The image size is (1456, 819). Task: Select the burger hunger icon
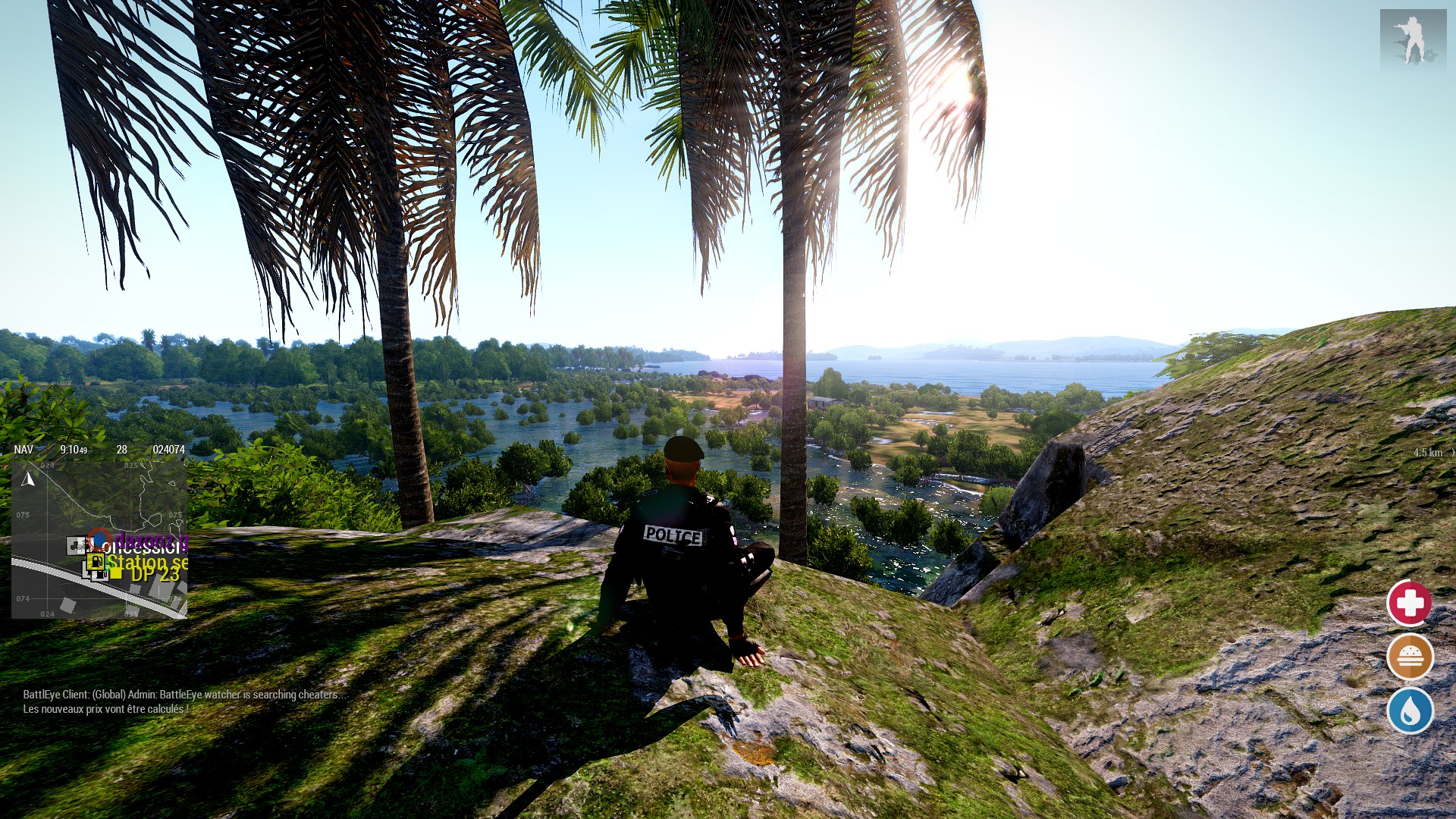point(1409,657)
